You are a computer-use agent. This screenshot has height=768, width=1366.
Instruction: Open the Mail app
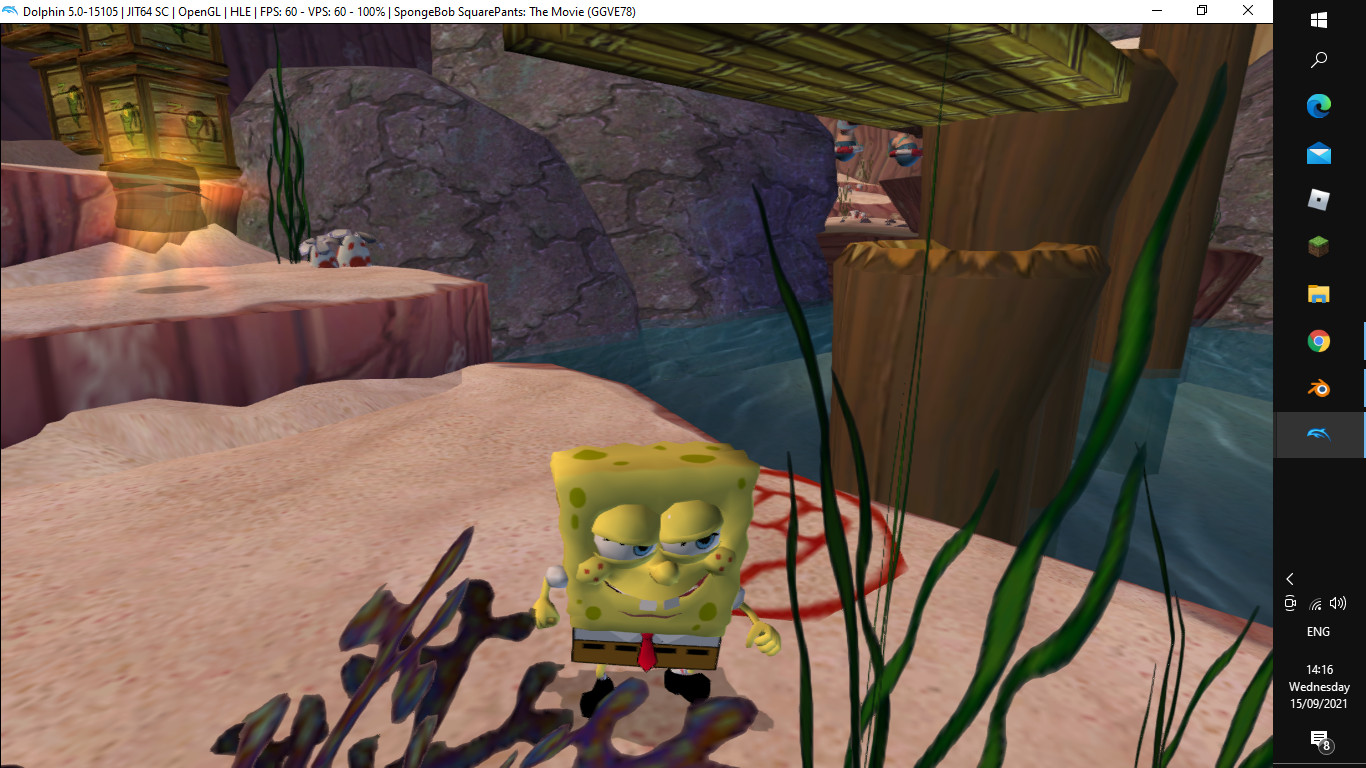coord(1318,153)
